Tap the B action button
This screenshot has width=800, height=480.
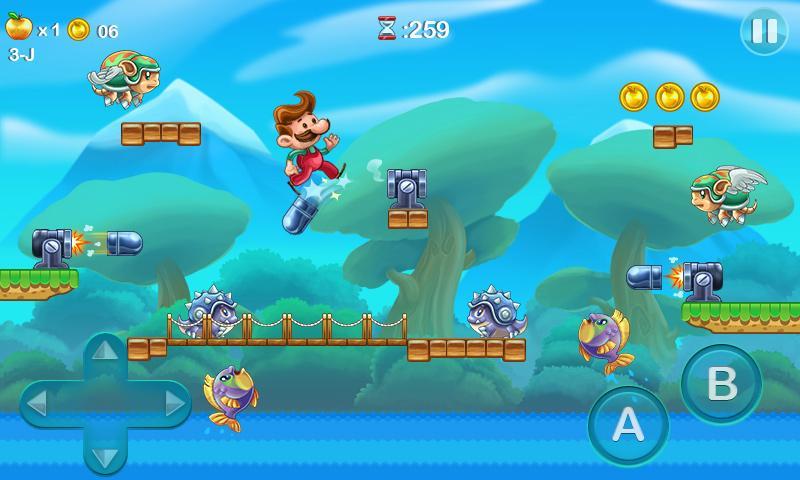(x=721, y=384)
